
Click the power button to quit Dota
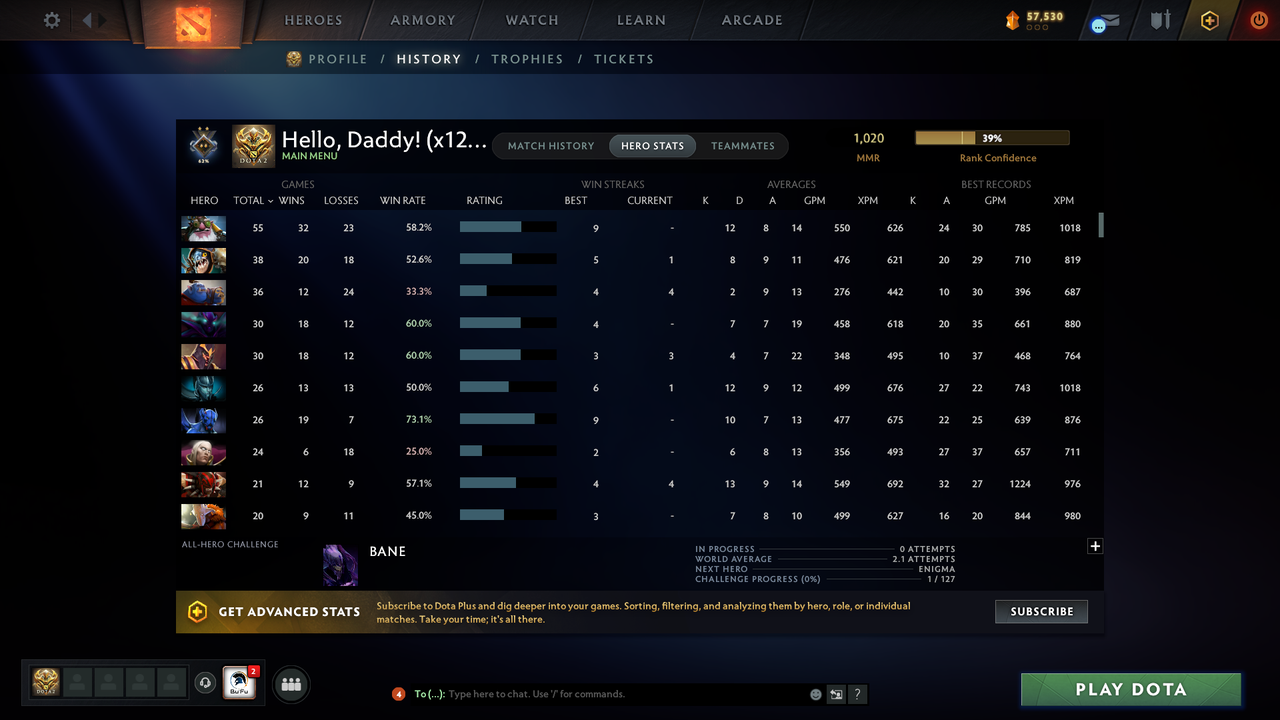tap(1259, 19)
